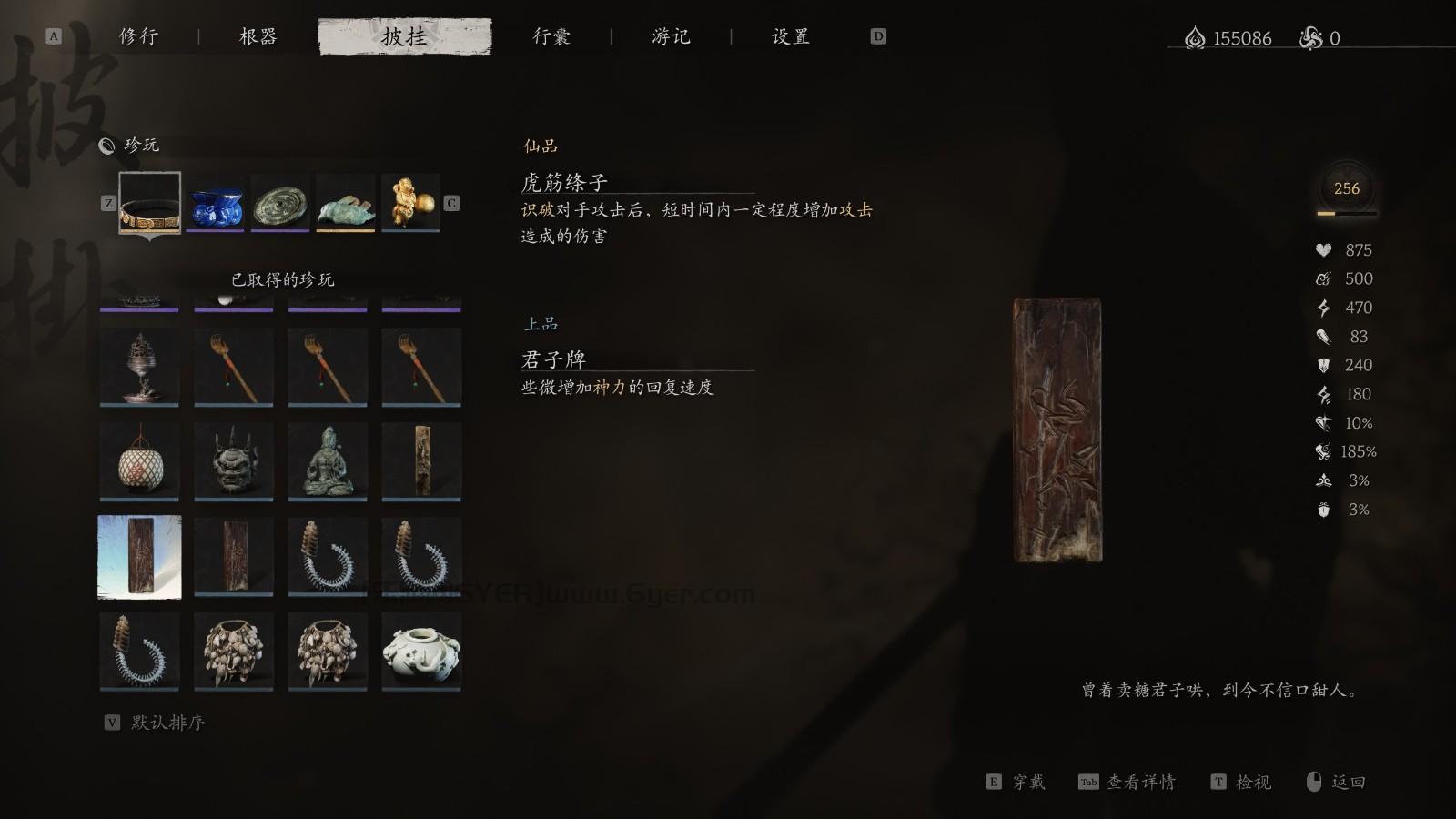Click the 灵蕴 currency icon in top bar

click(x=1194, y=38)
